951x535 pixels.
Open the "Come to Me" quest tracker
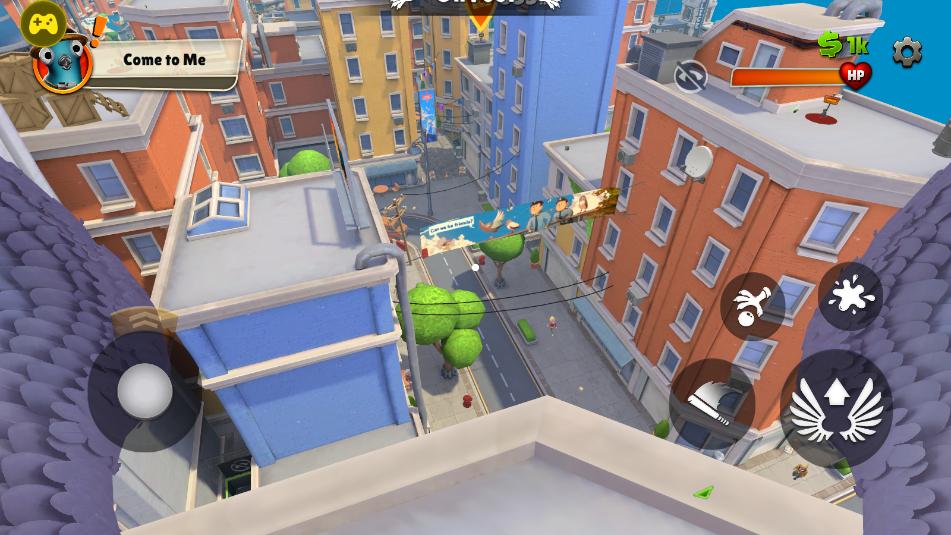pyautogui.click(x=165, y=60)
